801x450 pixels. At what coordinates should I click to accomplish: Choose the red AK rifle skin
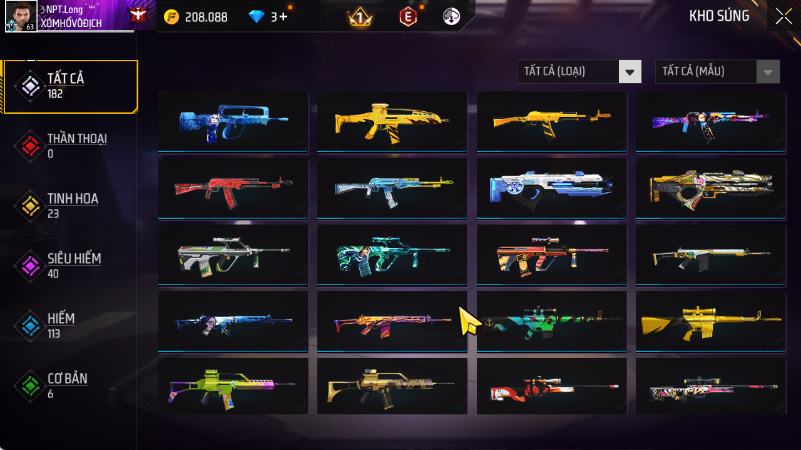pyautogui.click(x=233, y=187)
